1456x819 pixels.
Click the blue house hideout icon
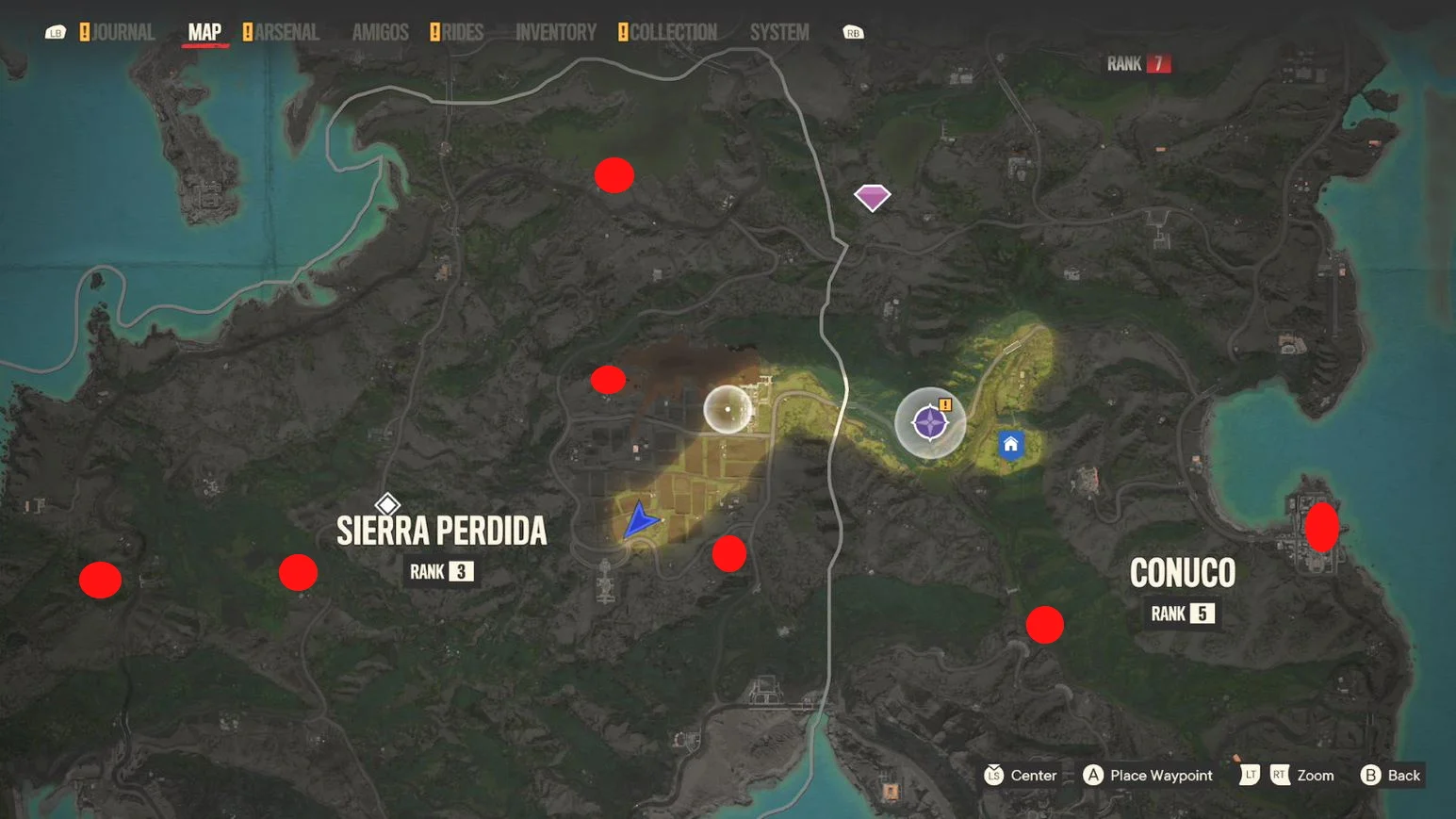pyautogui.click(x=1008, y=445)
